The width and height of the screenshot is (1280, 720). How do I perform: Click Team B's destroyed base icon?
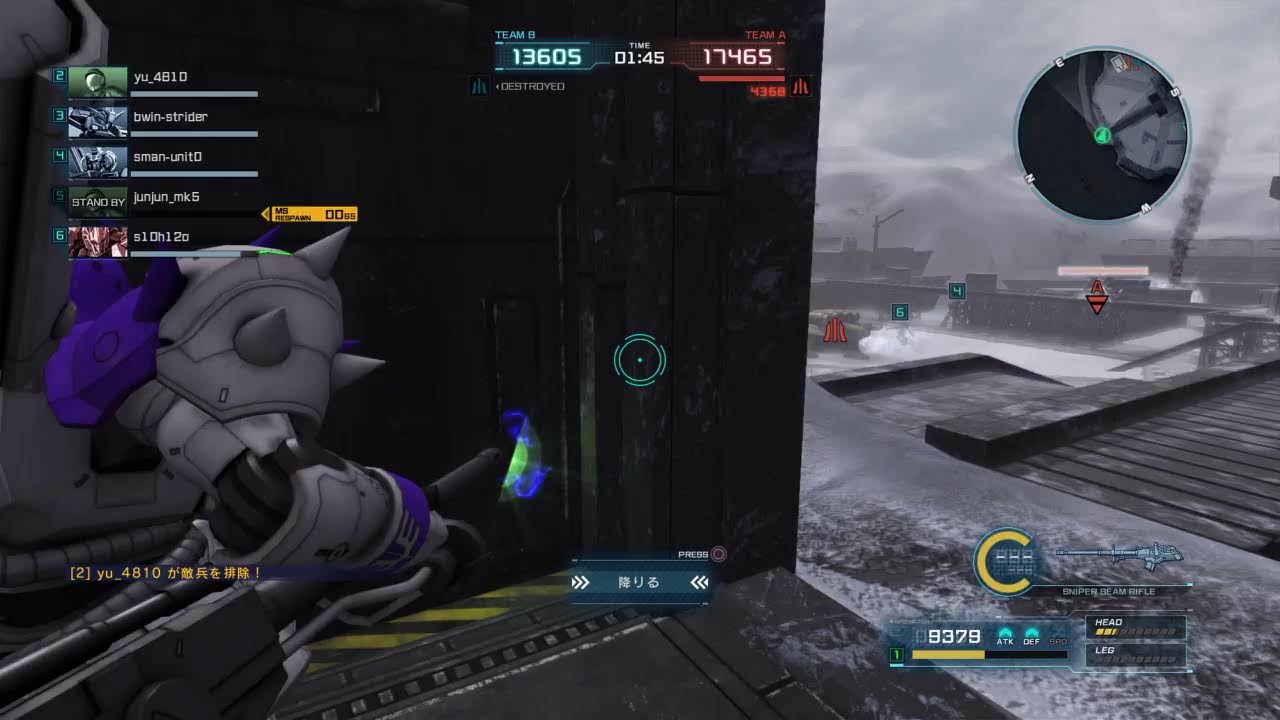point(479,87)
